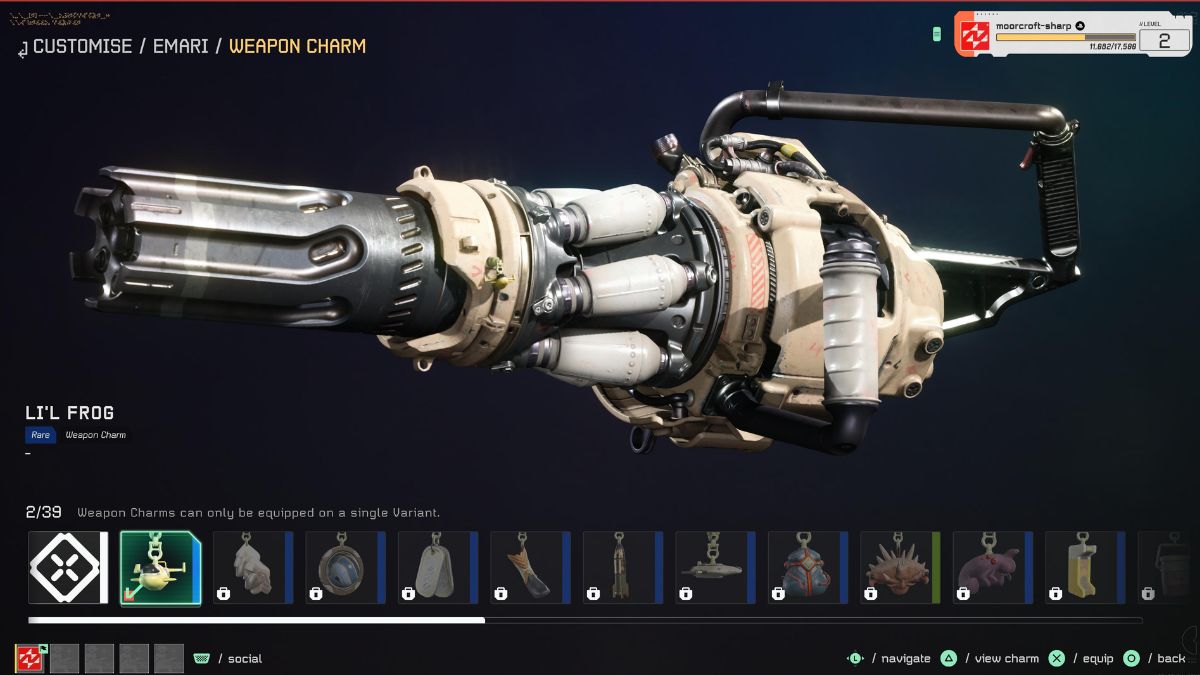
Task: Open the moorcroft-sharp player card
Action: tap(1072, 34)
